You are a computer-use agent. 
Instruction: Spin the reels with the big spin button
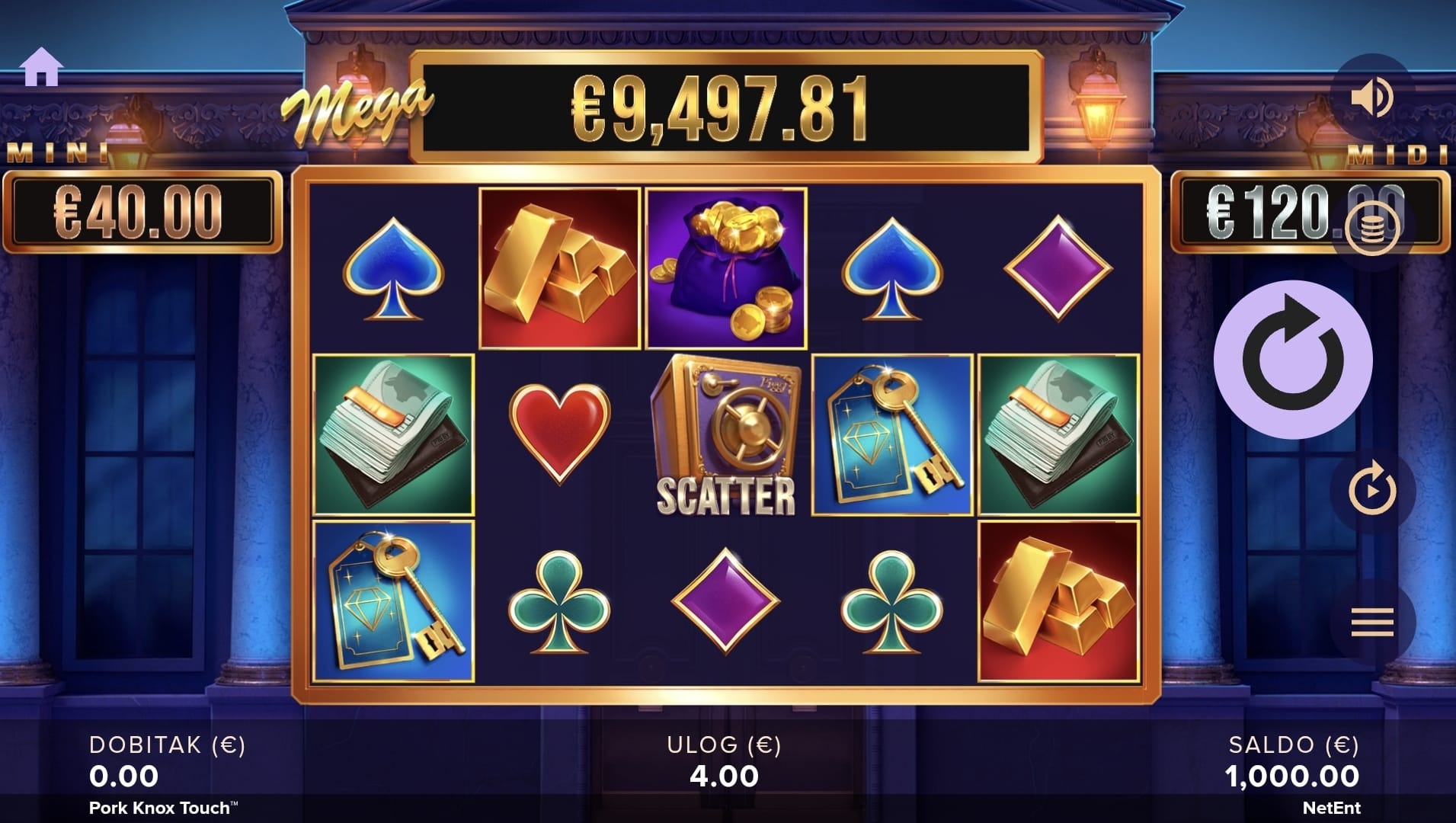(x=1293, y=360)
